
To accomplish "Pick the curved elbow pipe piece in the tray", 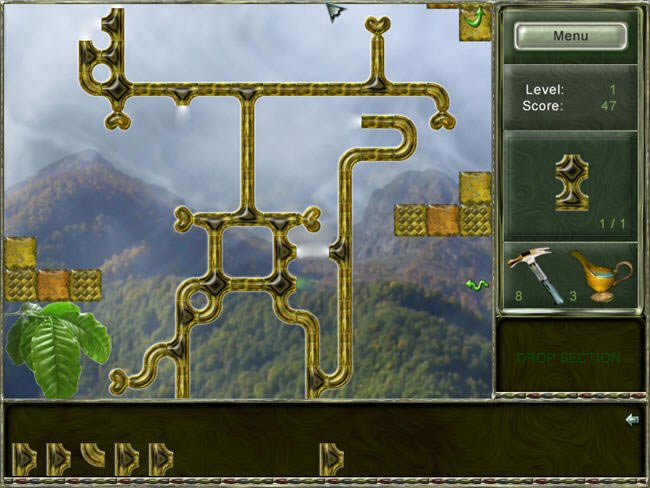I will [93, 456].
